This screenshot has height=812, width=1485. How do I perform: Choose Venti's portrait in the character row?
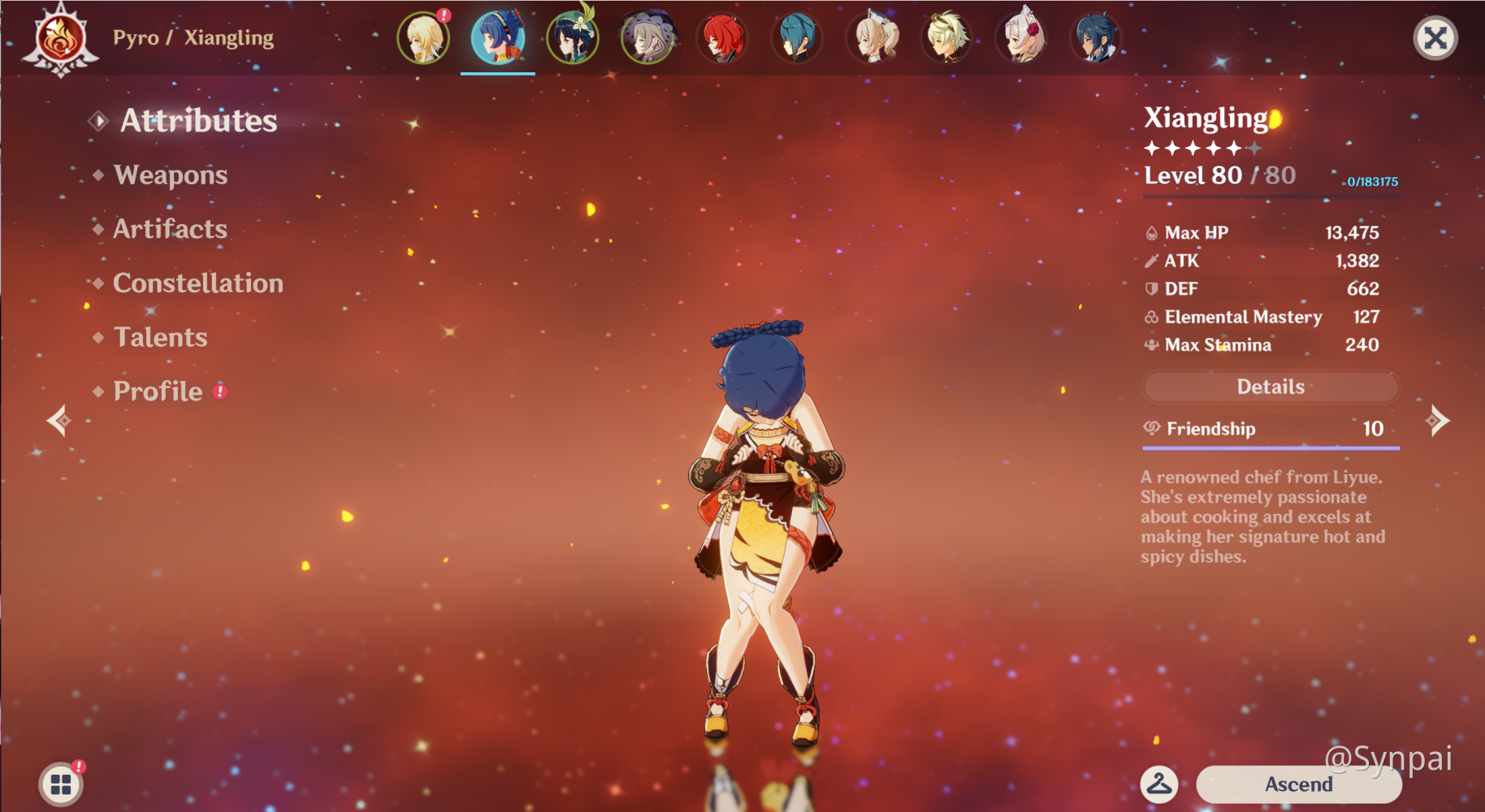click(x=573, y=38)
